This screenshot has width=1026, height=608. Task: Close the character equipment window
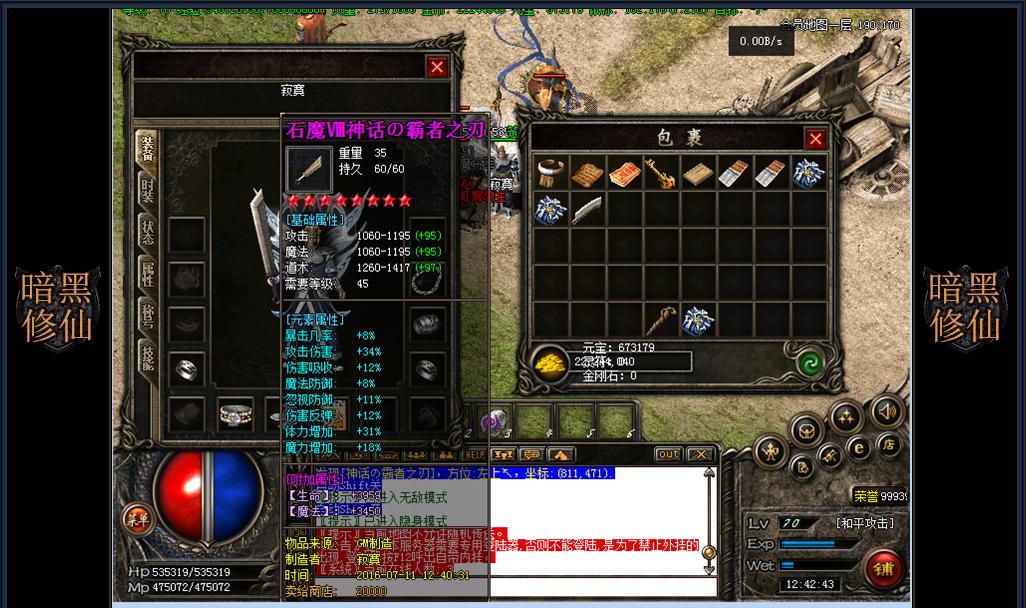pos(437,67)
